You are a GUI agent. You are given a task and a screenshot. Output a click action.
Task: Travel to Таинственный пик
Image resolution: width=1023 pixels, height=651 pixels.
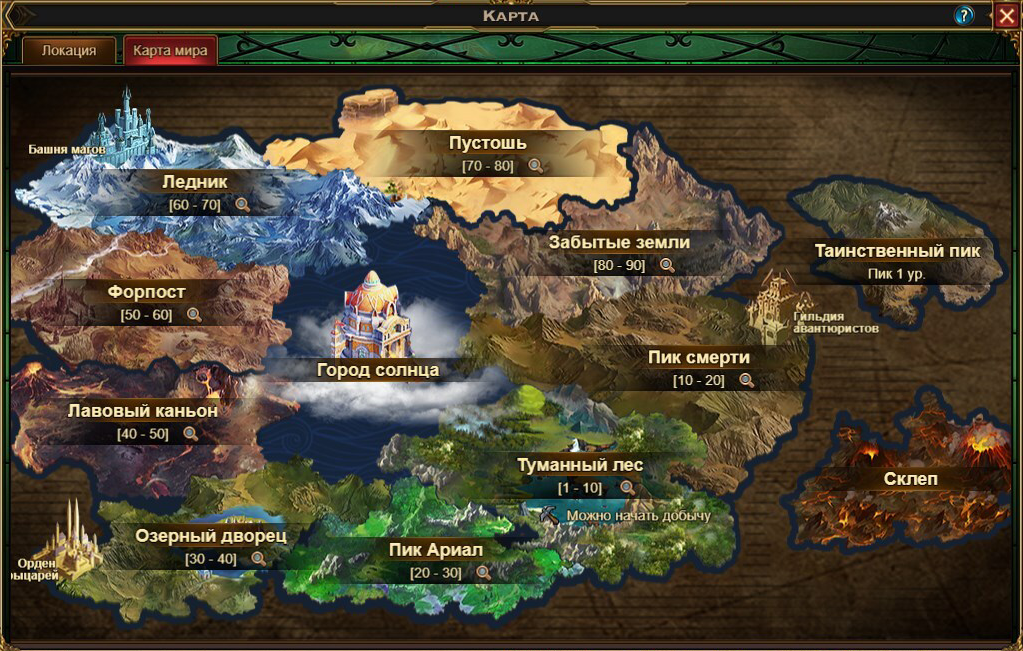[x=897, y=251]
